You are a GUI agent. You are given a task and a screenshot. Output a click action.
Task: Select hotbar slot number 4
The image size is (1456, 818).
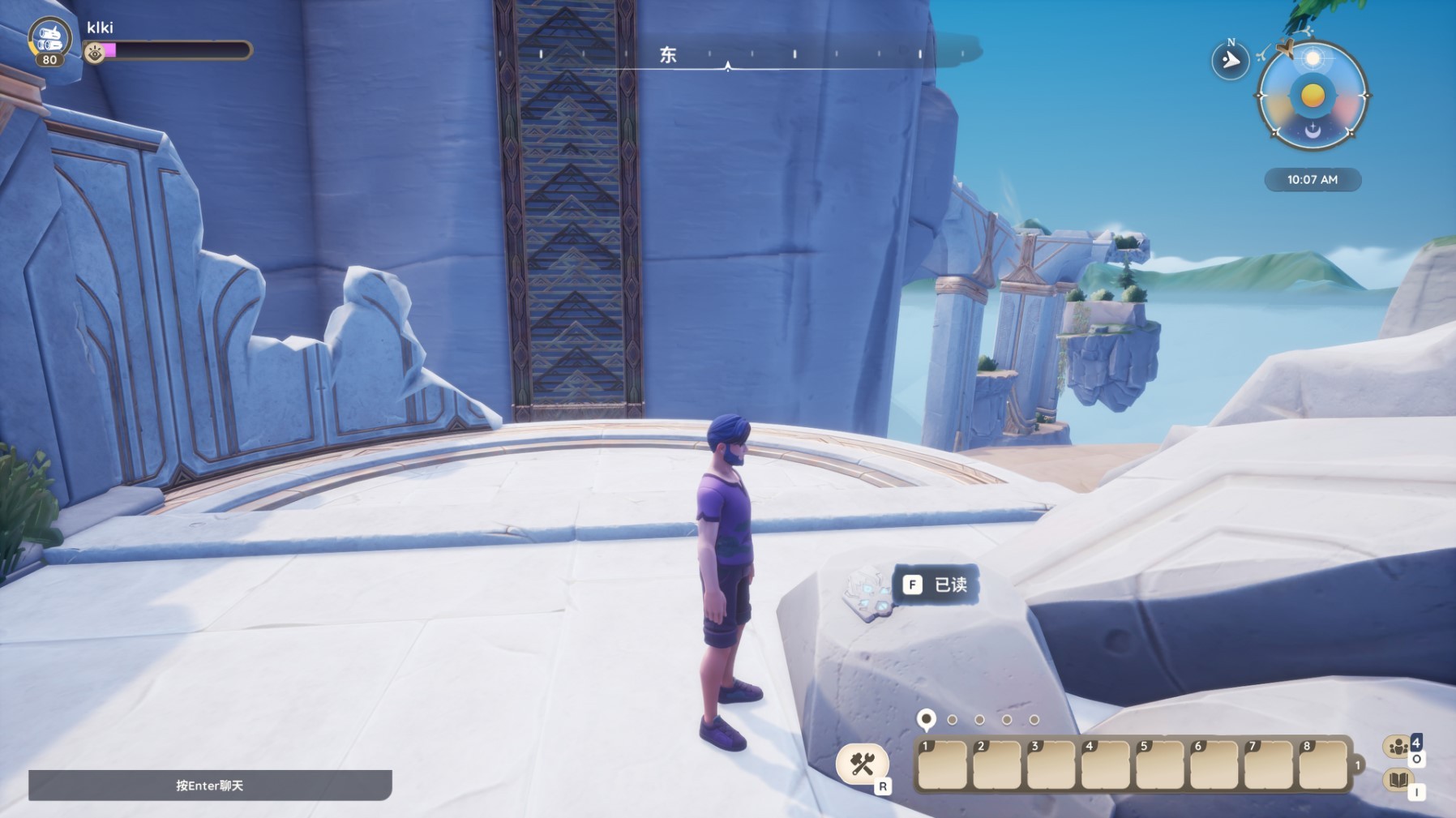1106,764
